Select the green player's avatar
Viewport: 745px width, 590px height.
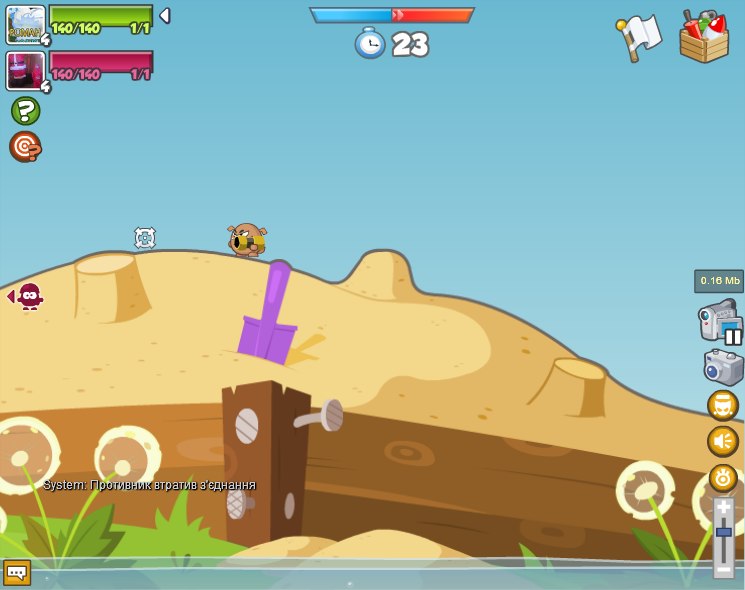point(25,24)
